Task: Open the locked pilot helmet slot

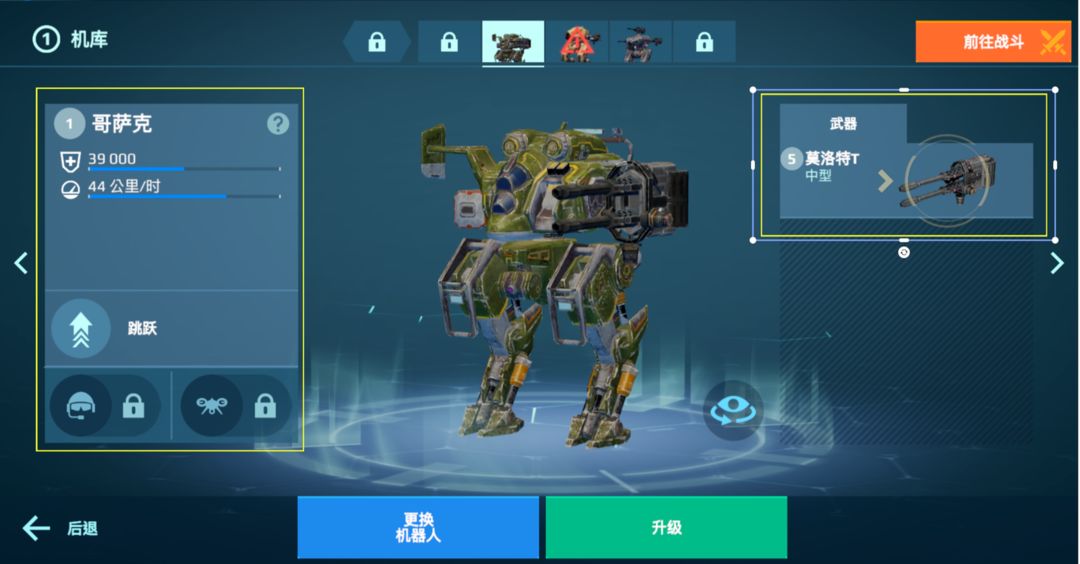Action: point(105,406)
